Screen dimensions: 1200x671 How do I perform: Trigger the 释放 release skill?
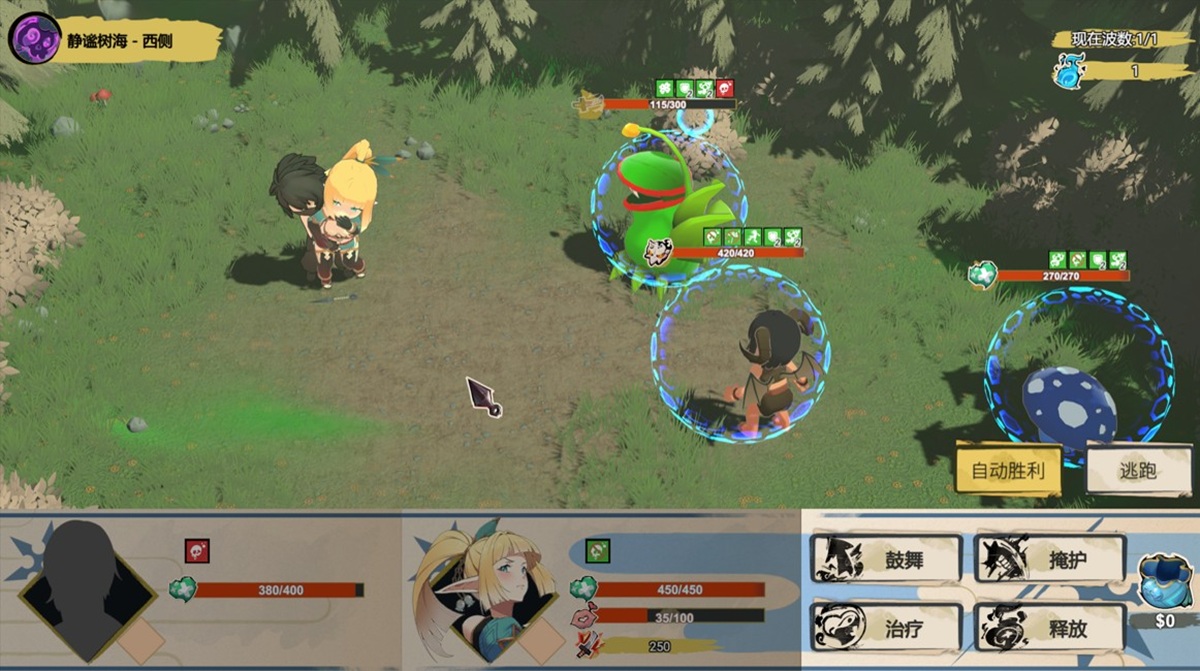coord(1050,628)
